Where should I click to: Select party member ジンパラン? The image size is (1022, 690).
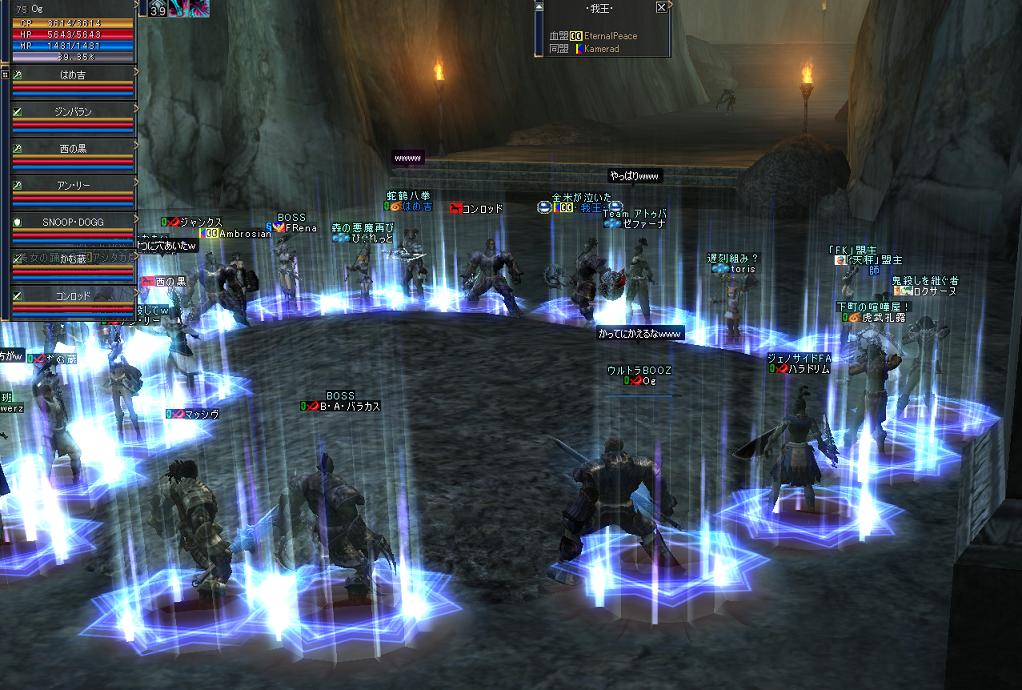(74, 111)
